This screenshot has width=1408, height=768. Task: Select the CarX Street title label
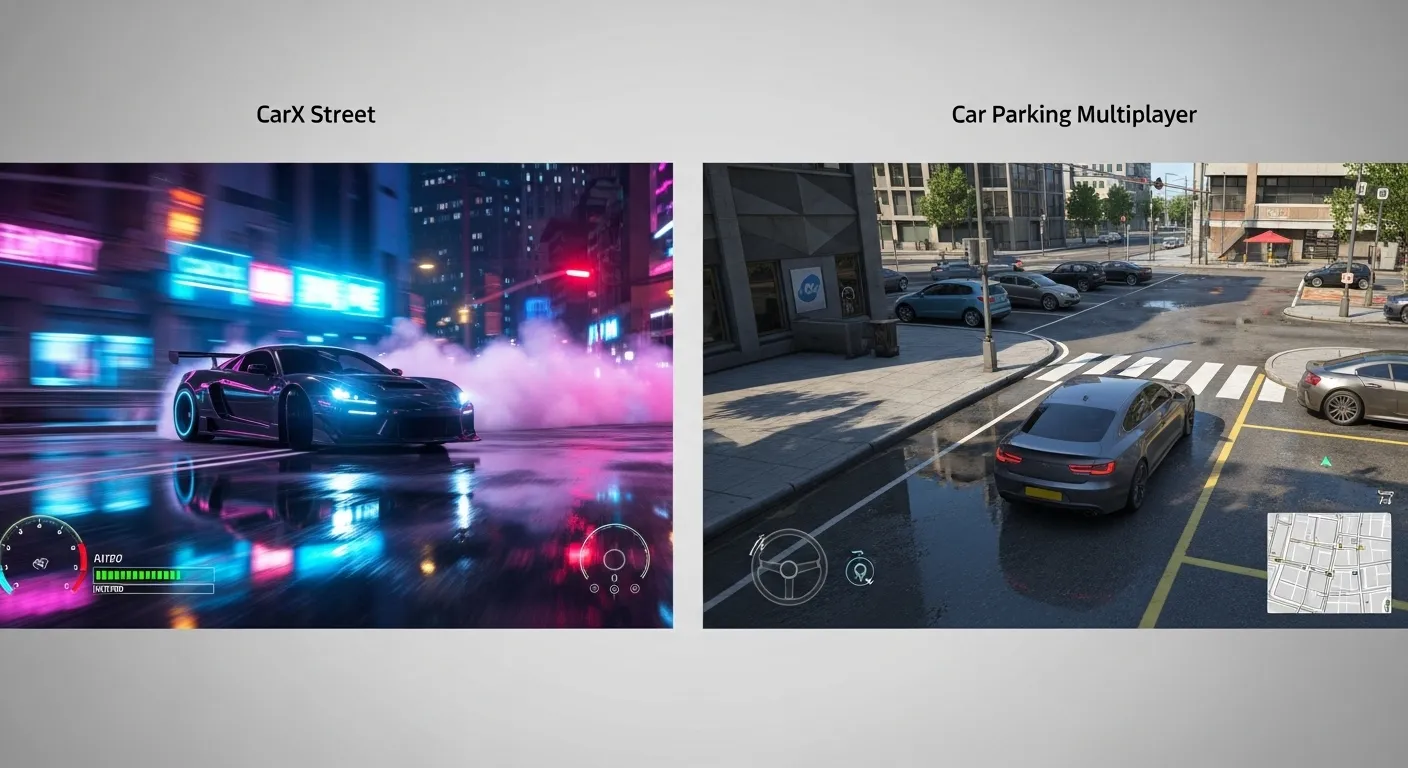tap(315, 114)
